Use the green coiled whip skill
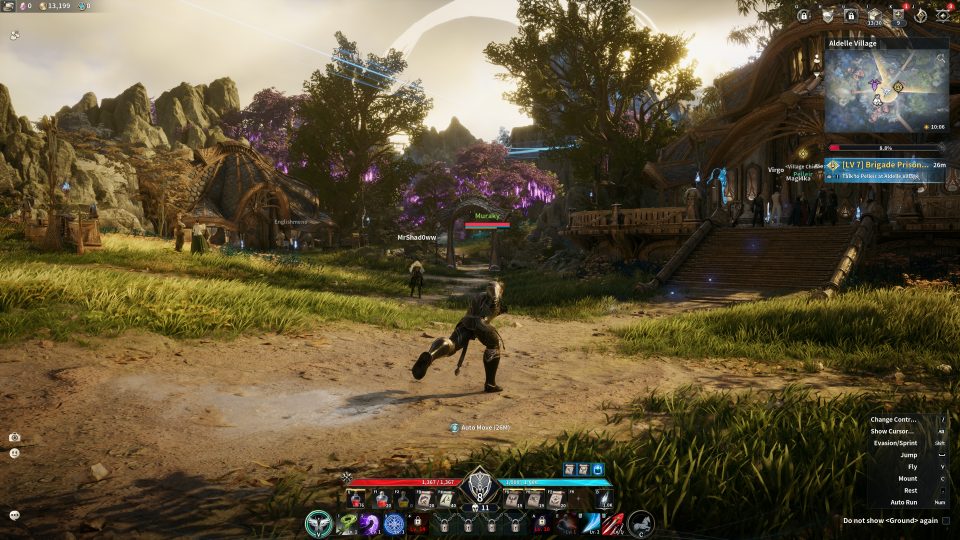The image size is (960, 540). click(347, 523)
